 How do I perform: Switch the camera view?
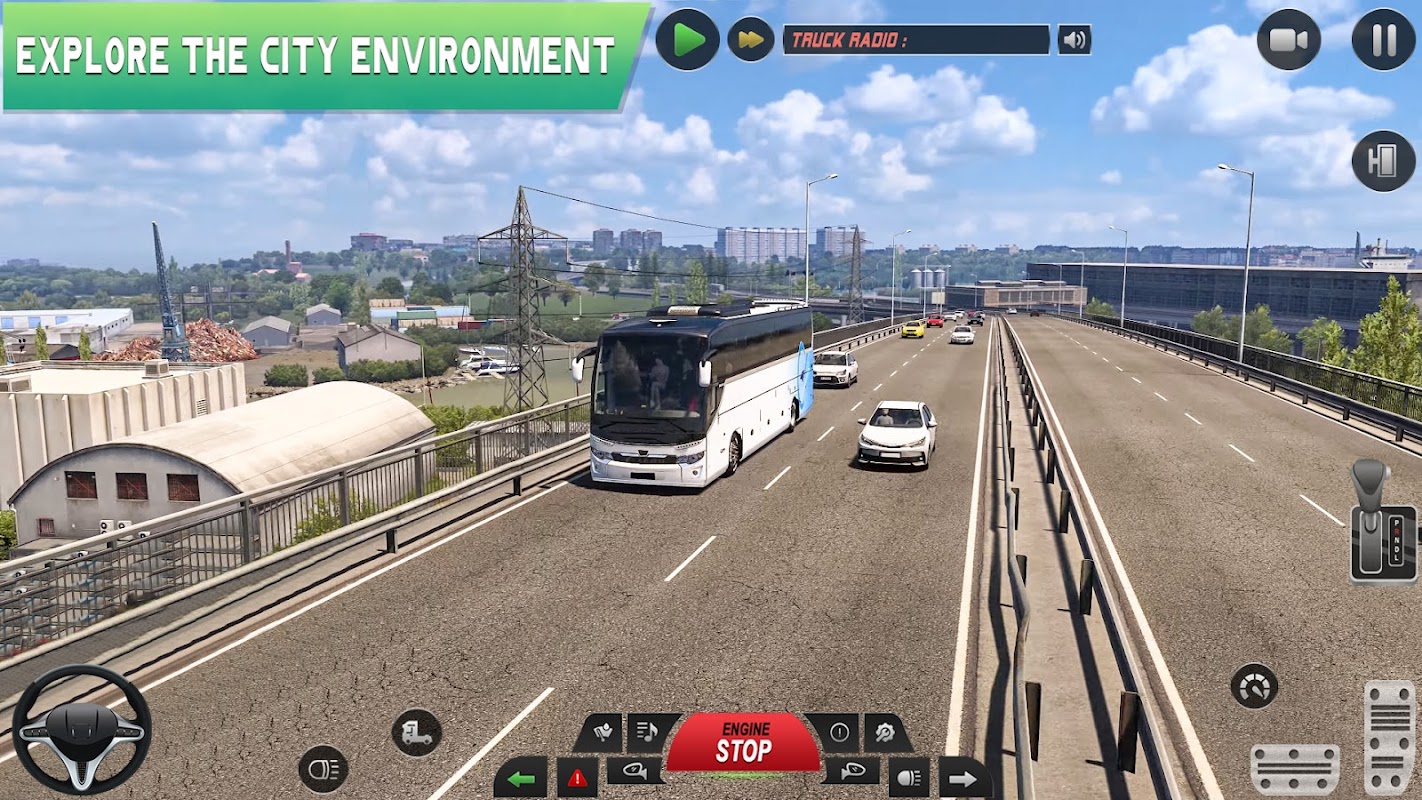tap(1288, 40)
